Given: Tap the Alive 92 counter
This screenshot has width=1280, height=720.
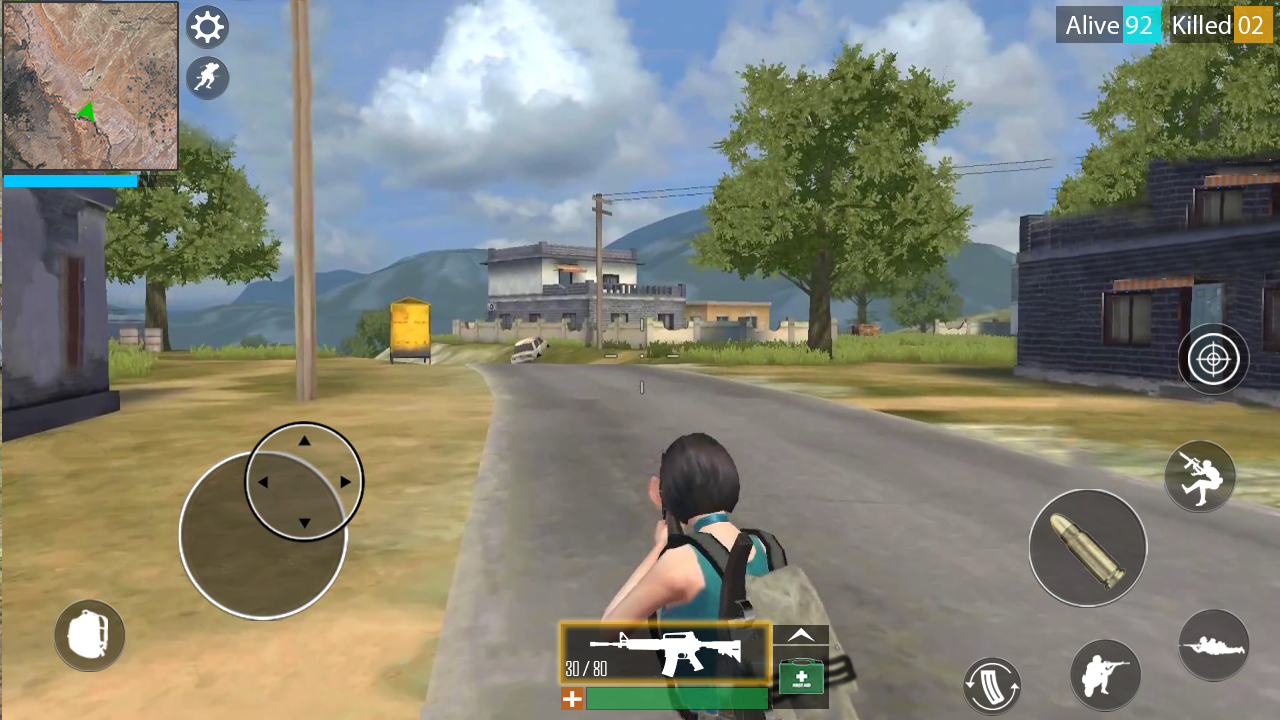Looking at the screenshot, I should coord(1106,25).
